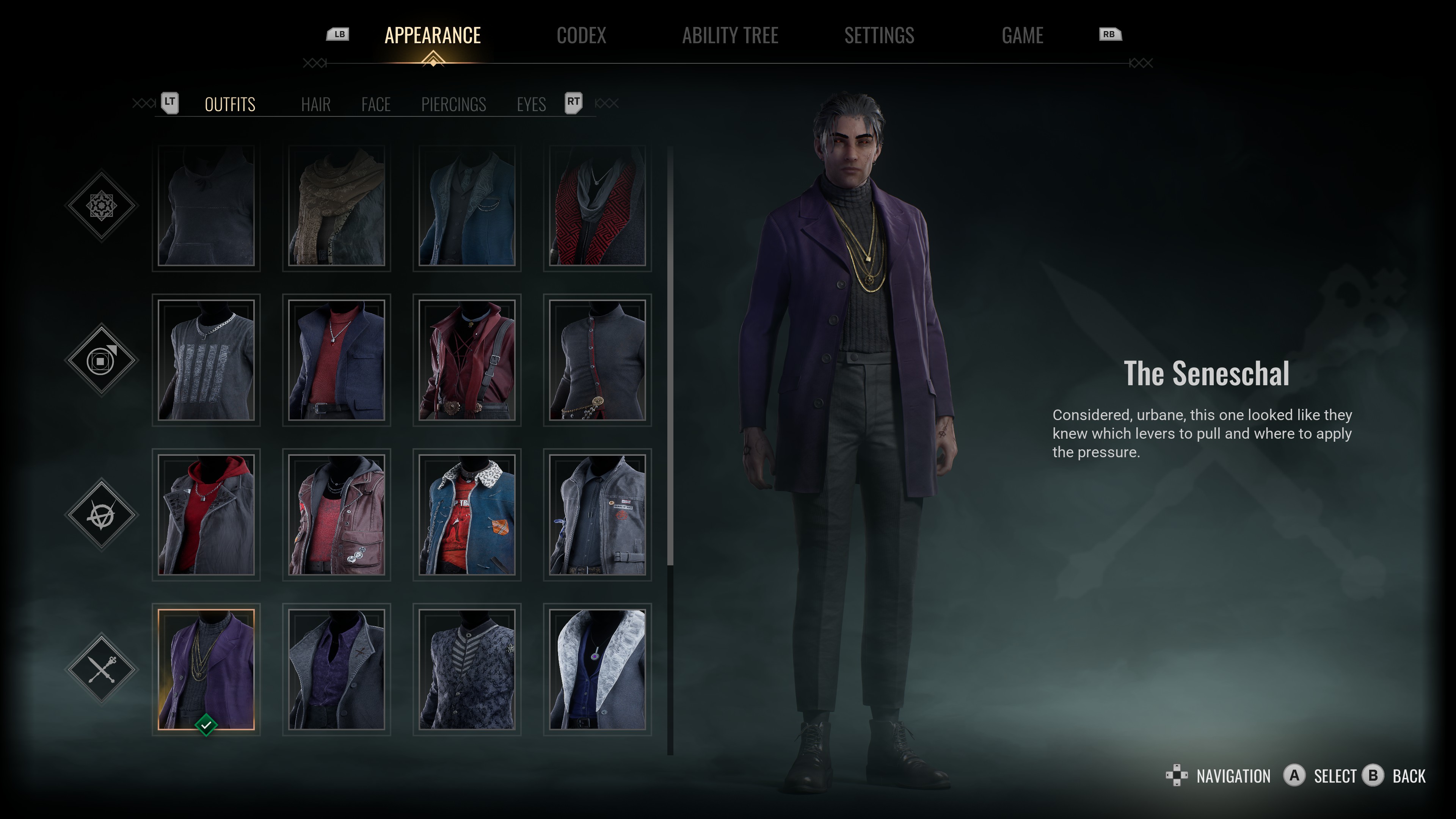
Task: Choose the blue suit jacket outfit
Action: pyautogui.click(x=467, y=206)
